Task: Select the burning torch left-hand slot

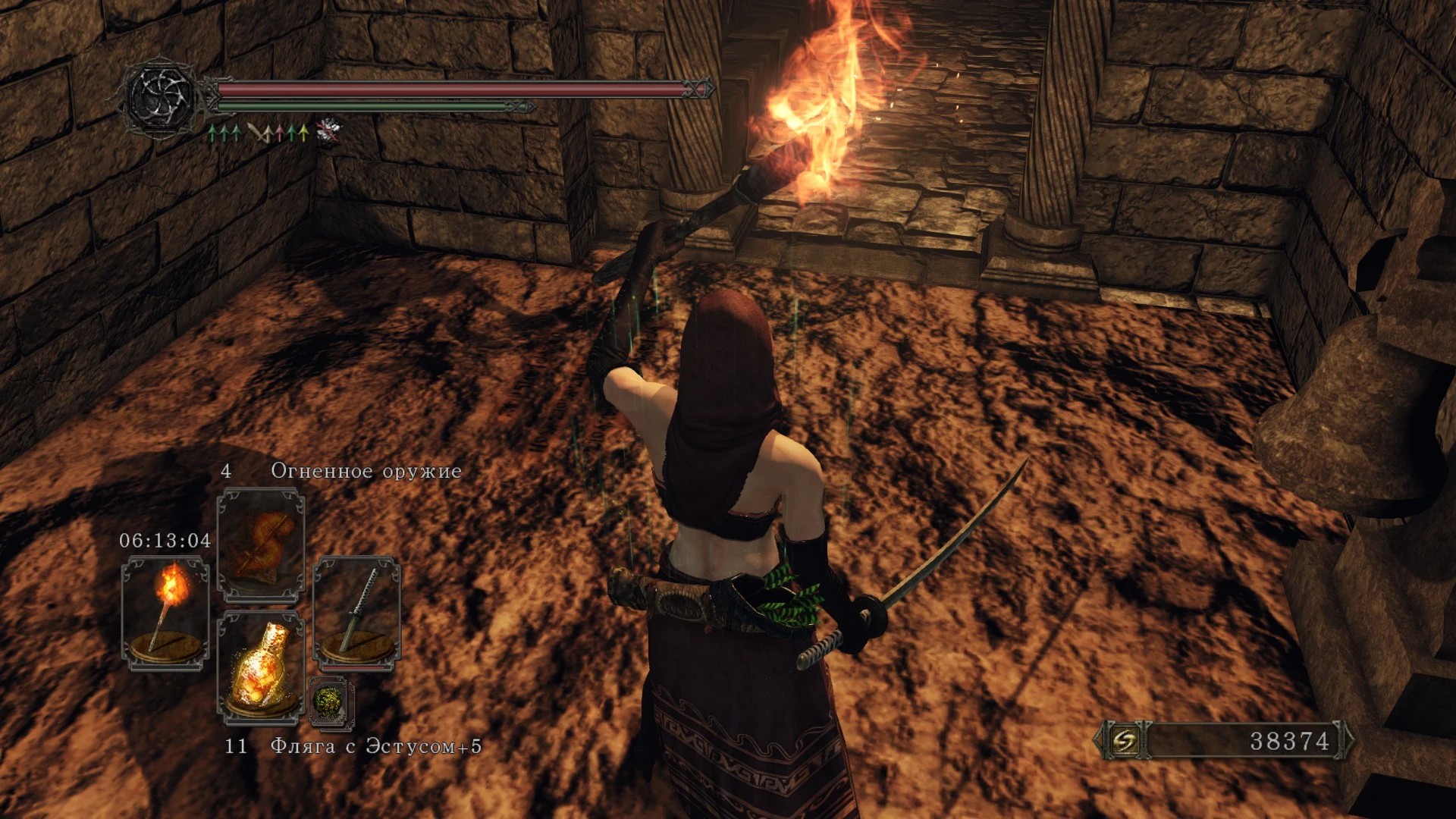Action: tap(166, 612)
